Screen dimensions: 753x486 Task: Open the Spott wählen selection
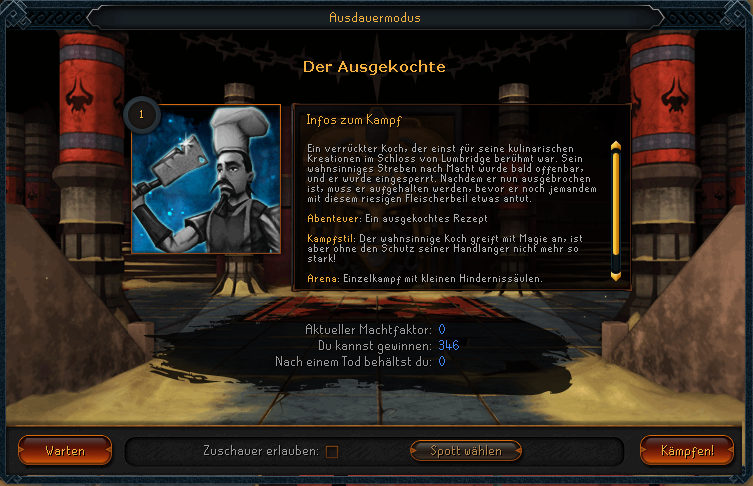pos(467,450)
